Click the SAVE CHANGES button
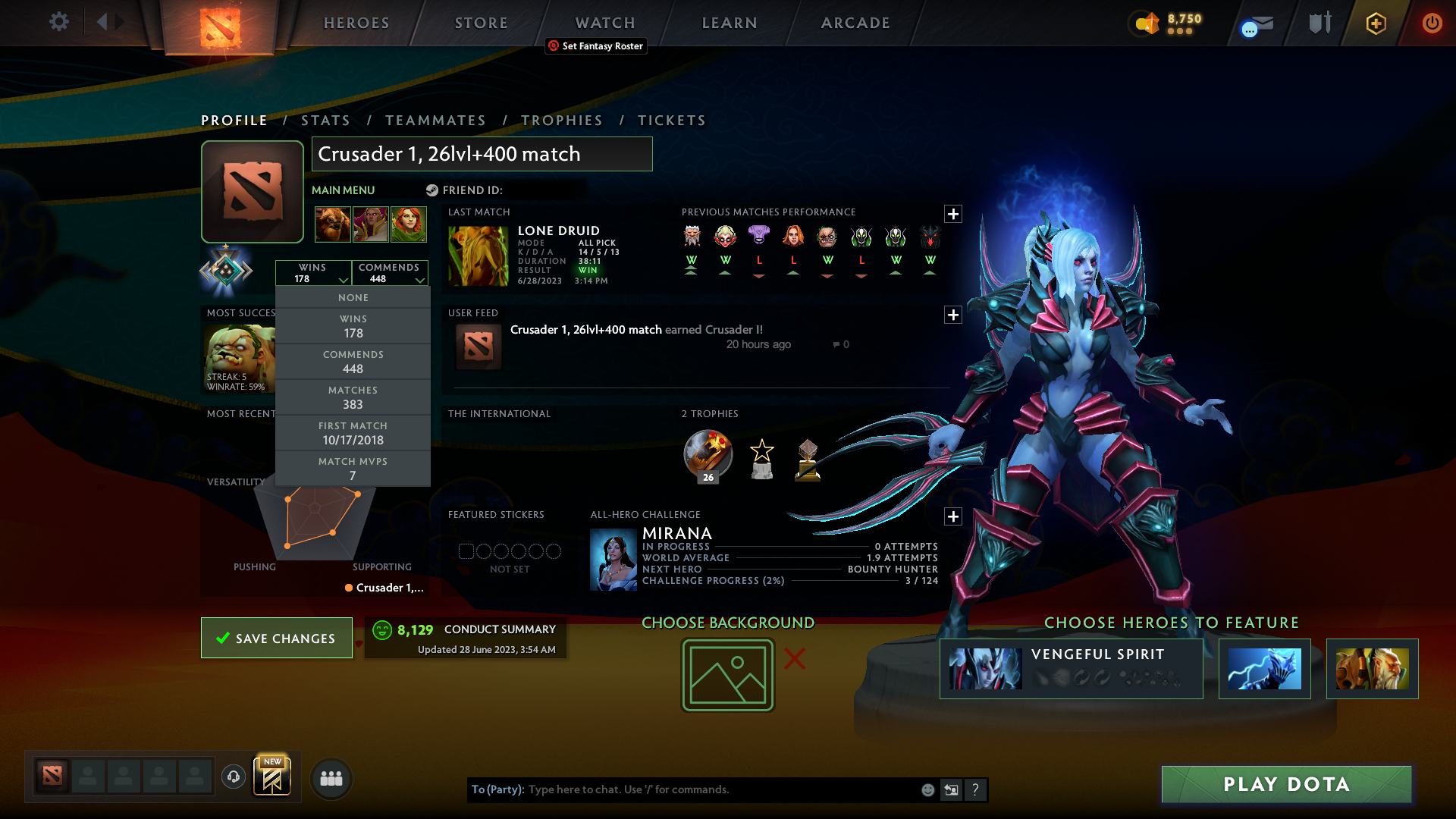The height and width of the screenshot is (819, 1456). 276,638
